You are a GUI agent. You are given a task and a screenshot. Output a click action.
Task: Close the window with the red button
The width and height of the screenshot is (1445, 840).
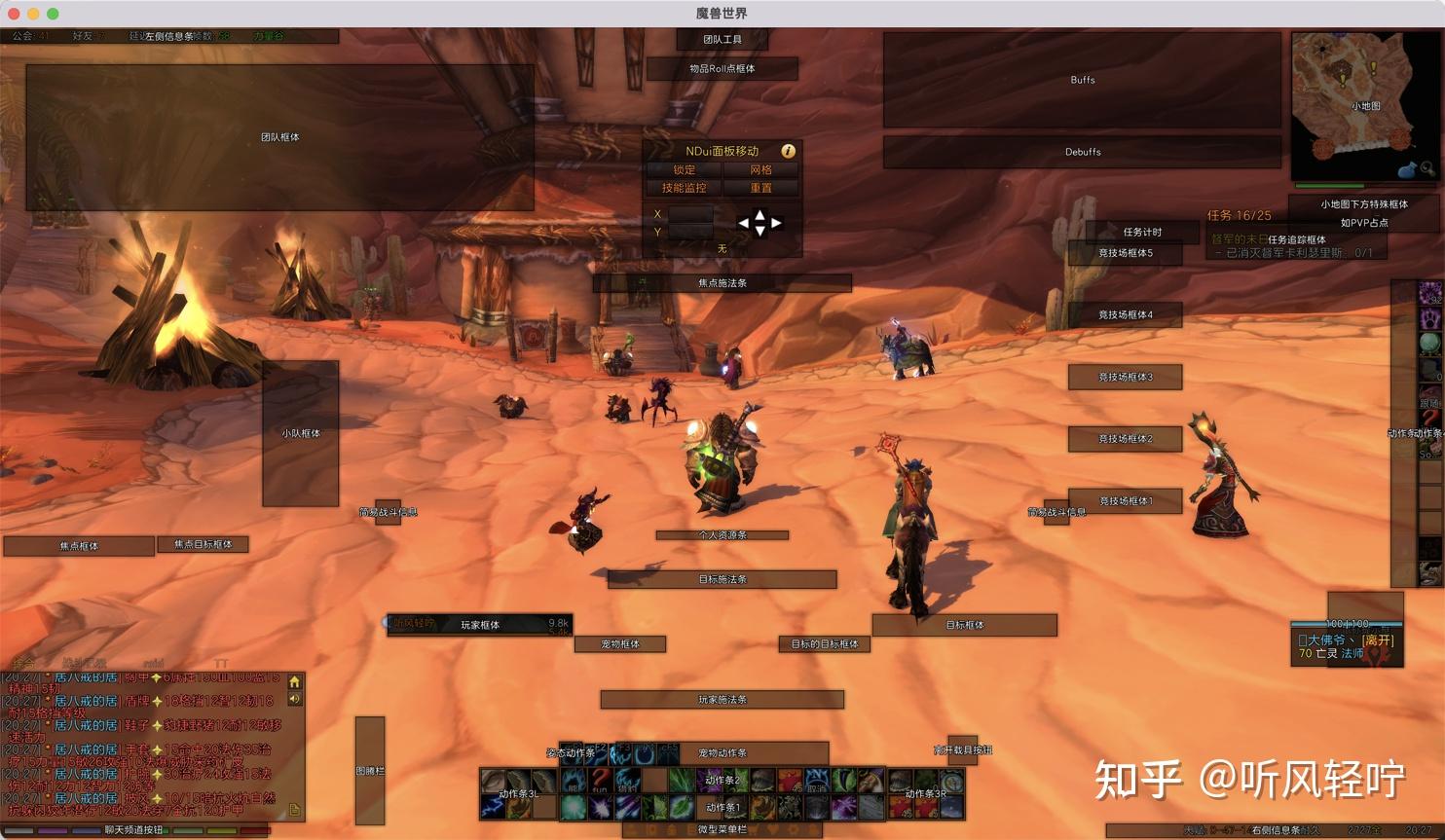tap(14, 14)
